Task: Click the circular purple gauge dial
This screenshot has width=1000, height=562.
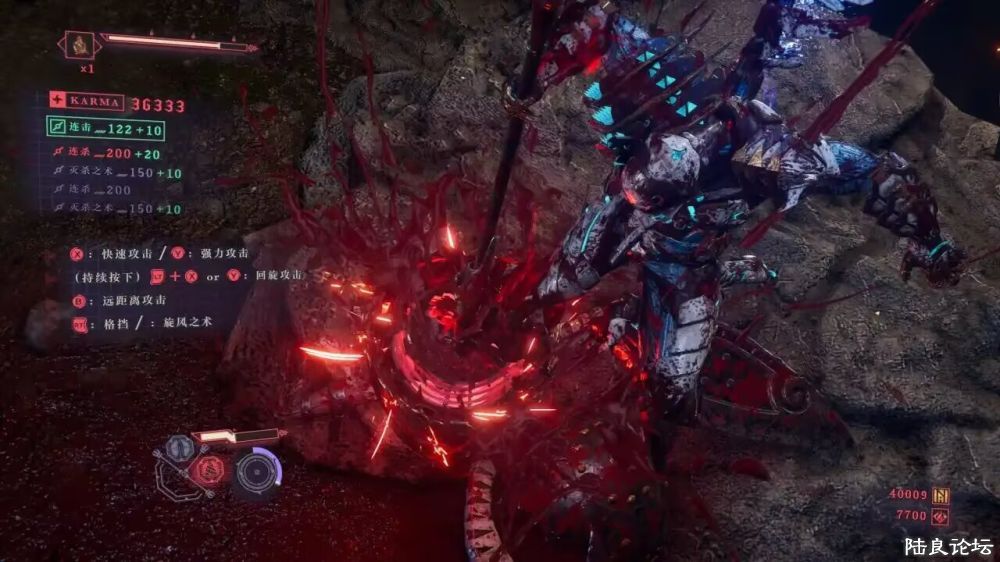Action: click(x=257, y=471)
